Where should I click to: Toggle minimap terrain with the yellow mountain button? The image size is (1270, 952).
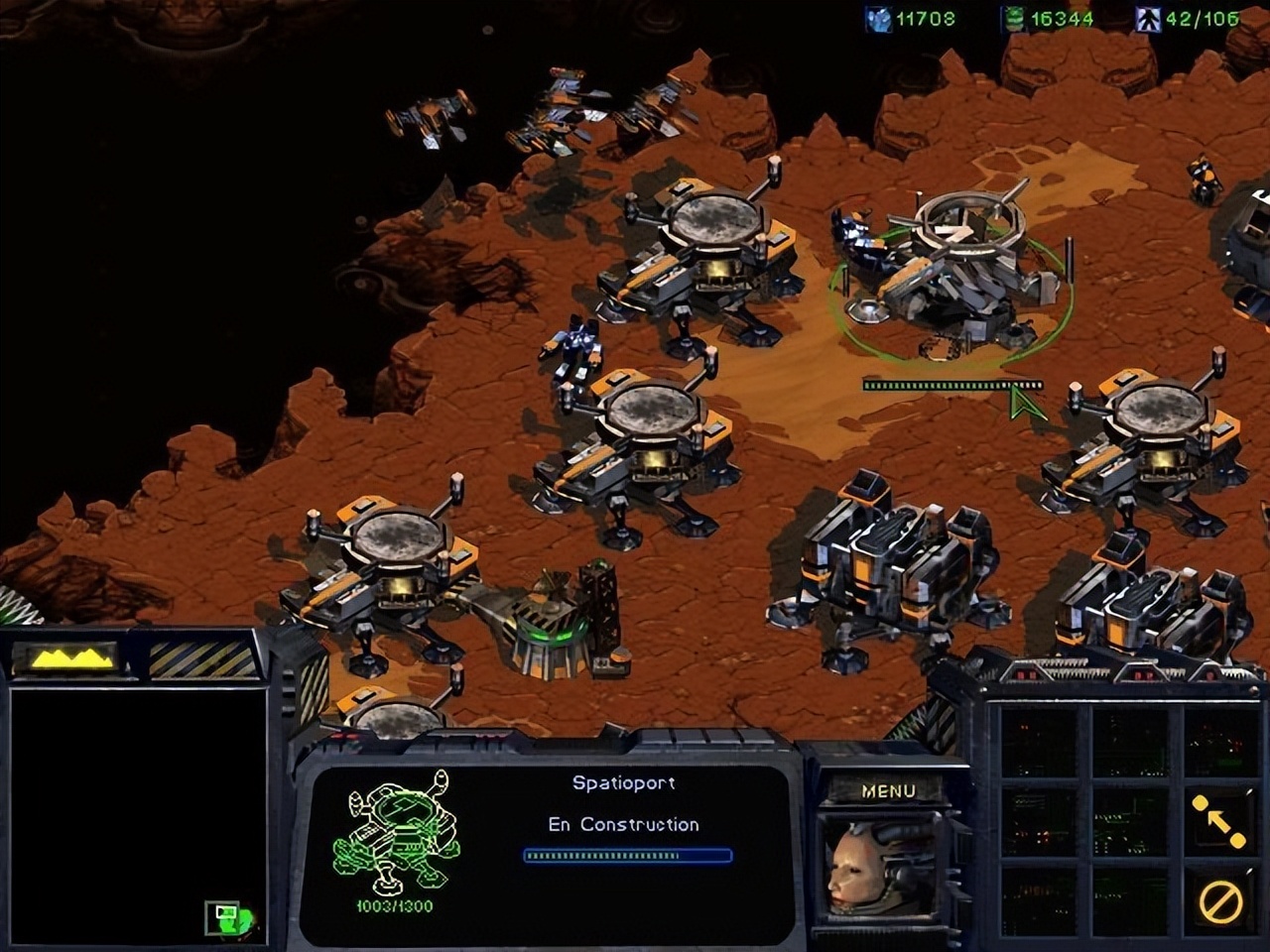click(70, 657)
